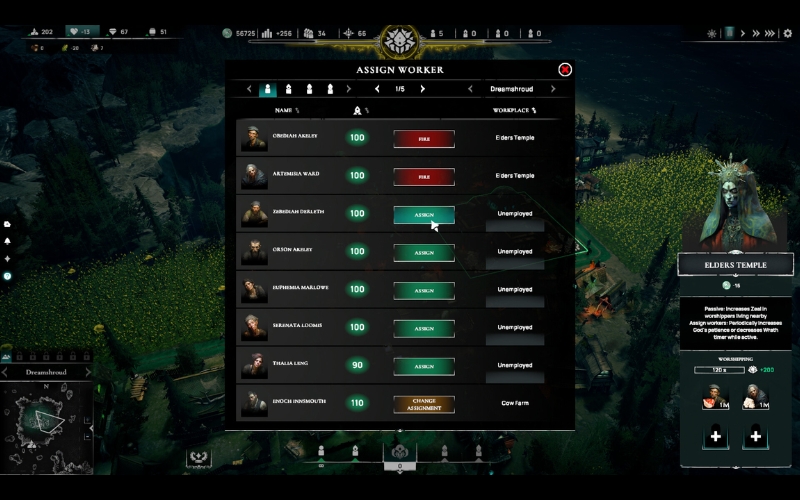Open the fast-forward speed control
This screenshot has height=500, width=800.
coord(771,33)
